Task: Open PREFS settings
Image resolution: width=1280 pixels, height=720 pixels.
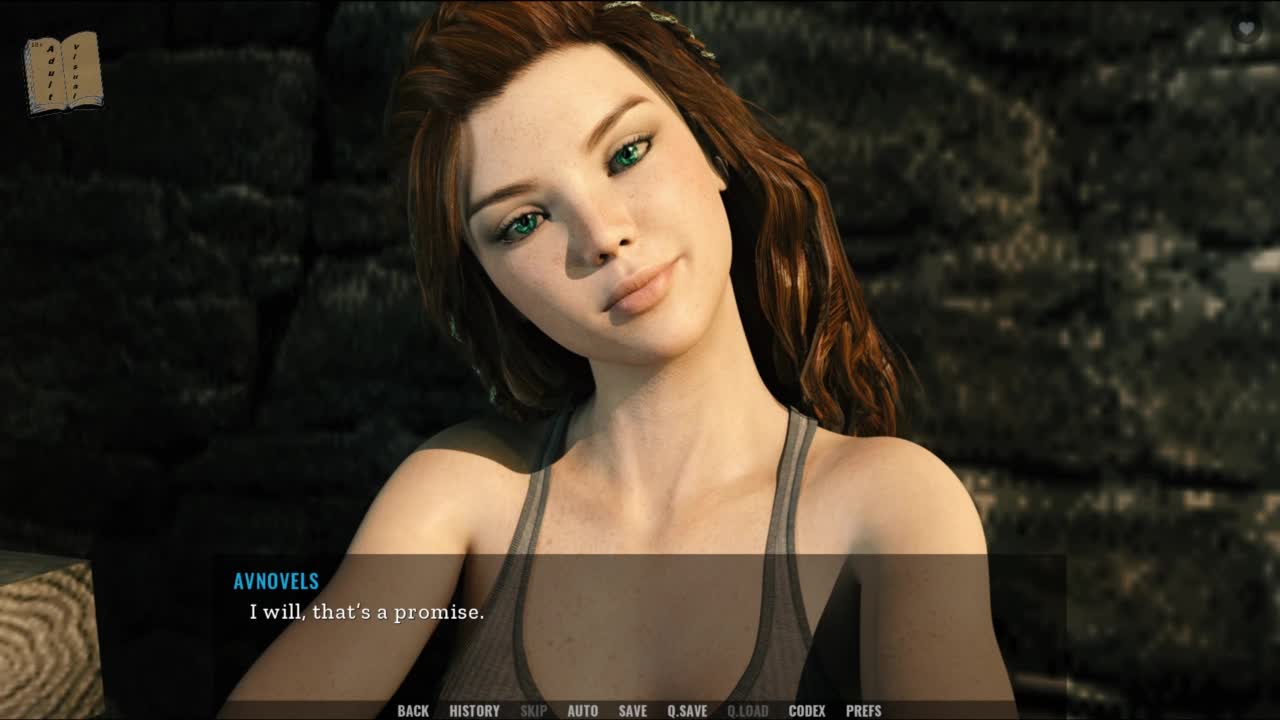Action: [x=863, y=711]
